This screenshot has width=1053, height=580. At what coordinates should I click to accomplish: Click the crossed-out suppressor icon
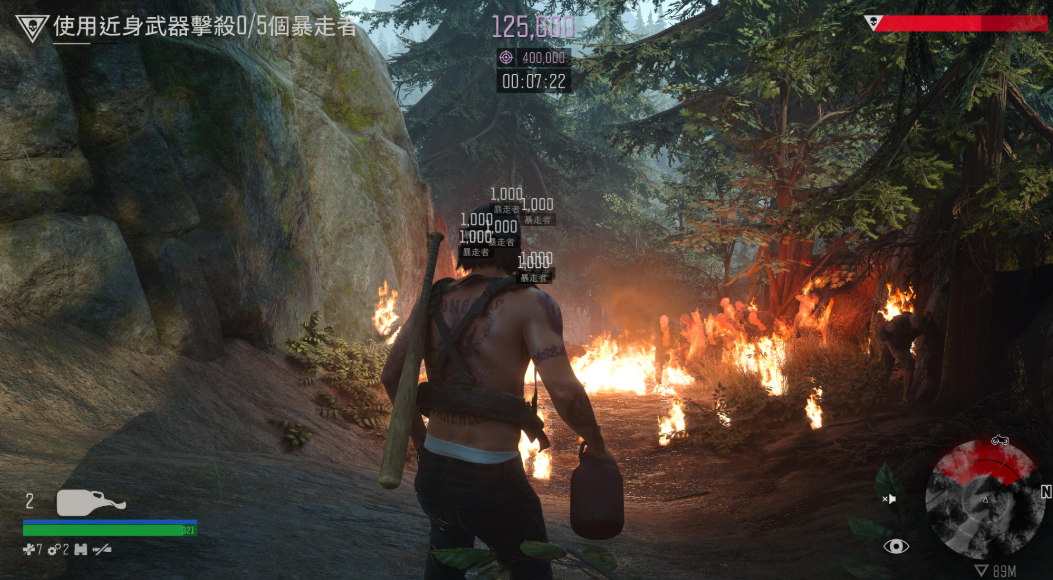pyautogui.click(x=101, y=548)
